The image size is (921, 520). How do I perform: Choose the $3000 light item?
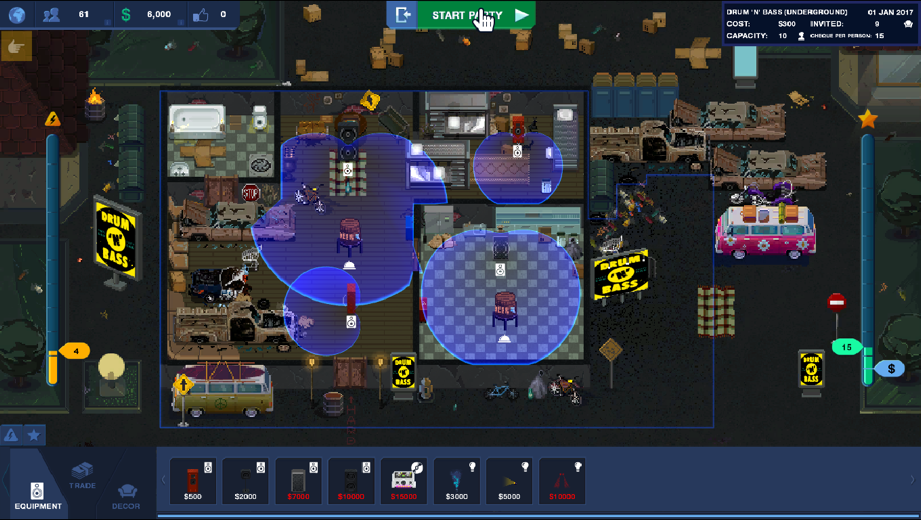point(456,481)
